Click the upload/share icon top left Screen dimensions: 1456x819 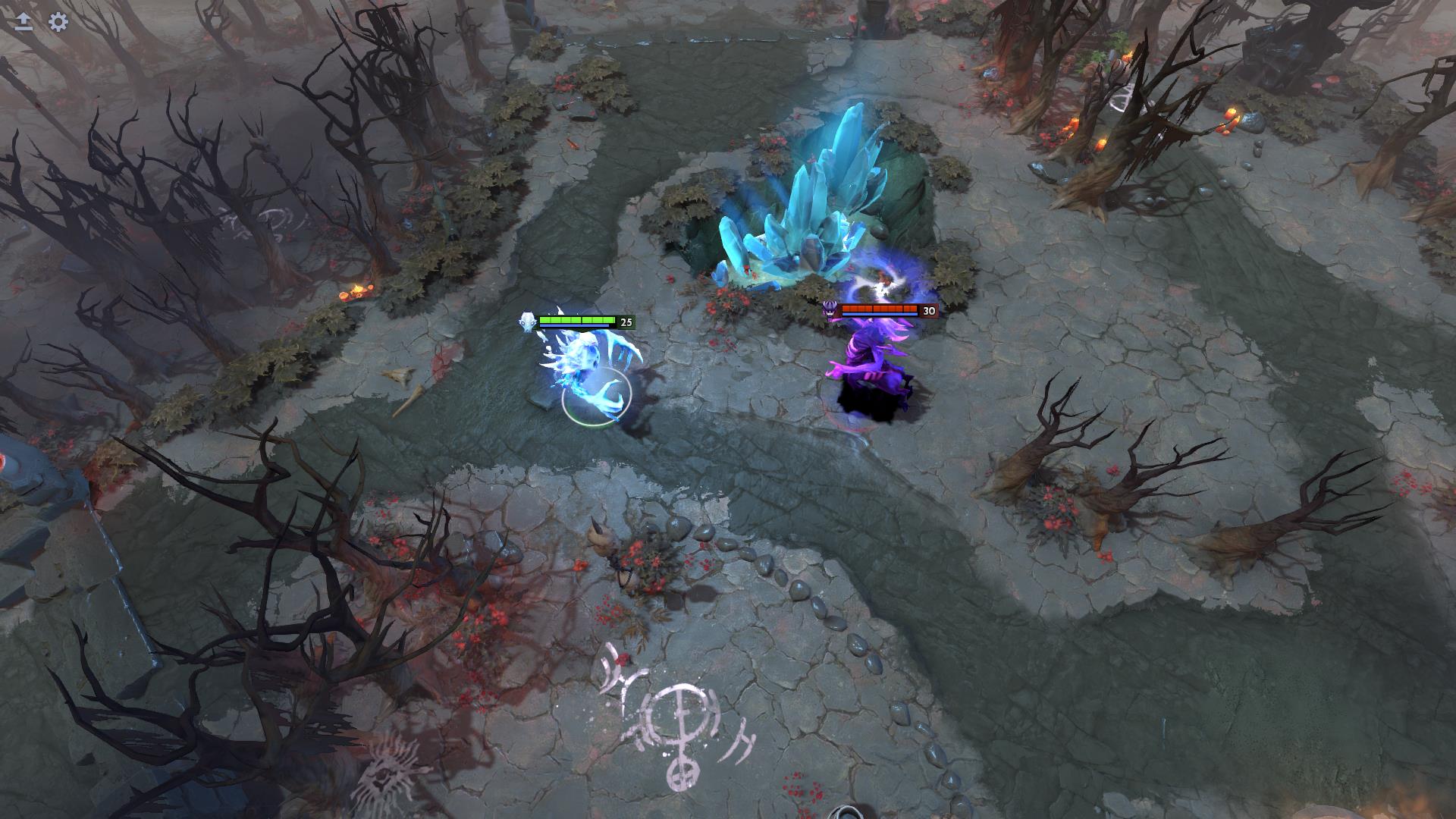pos(23,23)
